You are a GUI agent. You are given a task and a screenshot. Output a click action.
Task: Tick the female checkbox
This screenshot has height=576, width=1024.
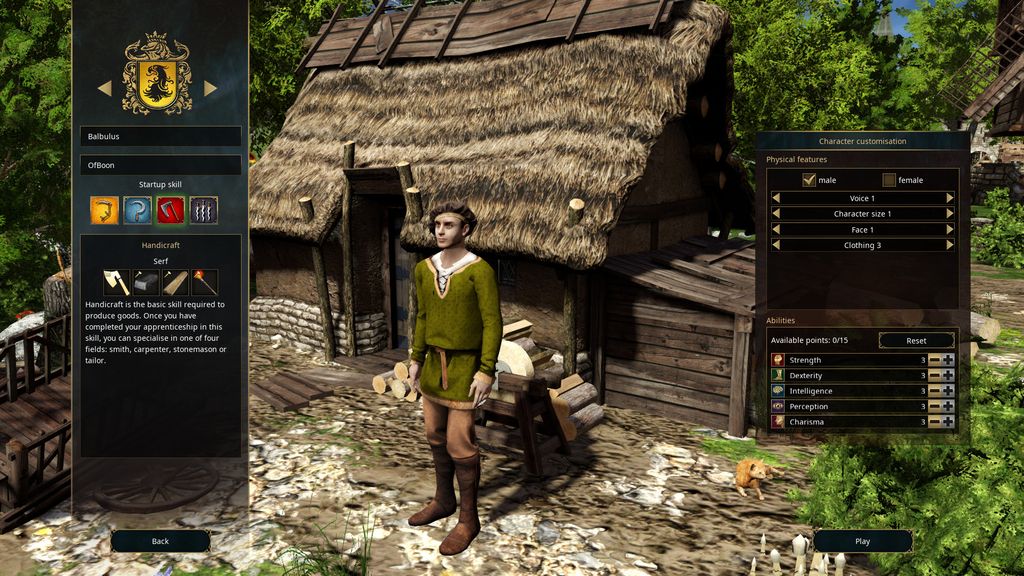889,180
